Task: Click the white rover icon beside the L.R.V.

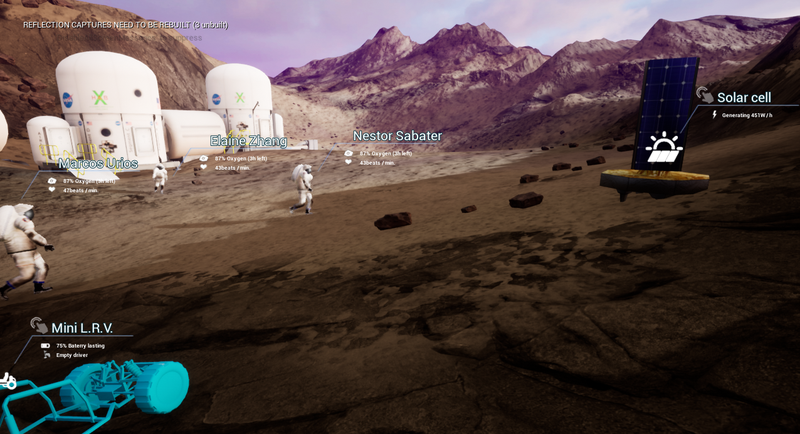Action: [x=7, y=380]
